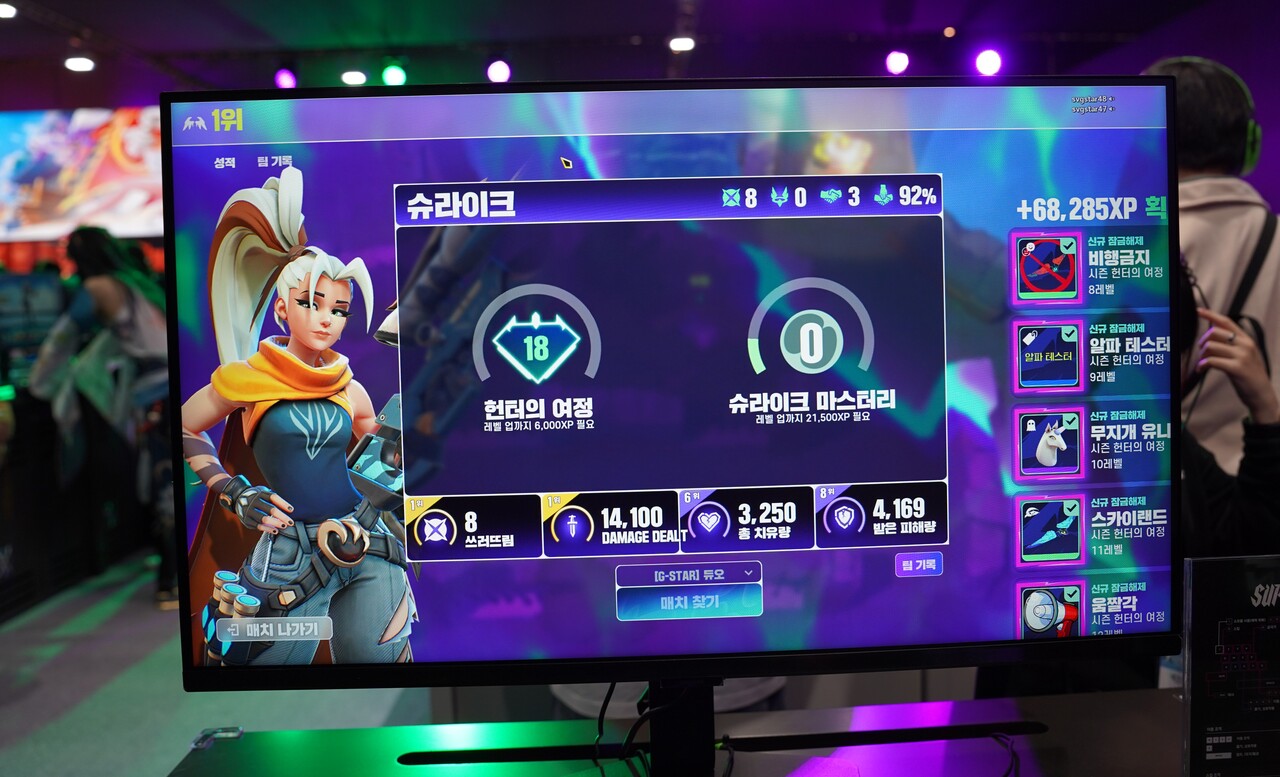Switch to the 성적 tab
The image size is (1280, 777).
pyautogui.click(x=224, y=162)
